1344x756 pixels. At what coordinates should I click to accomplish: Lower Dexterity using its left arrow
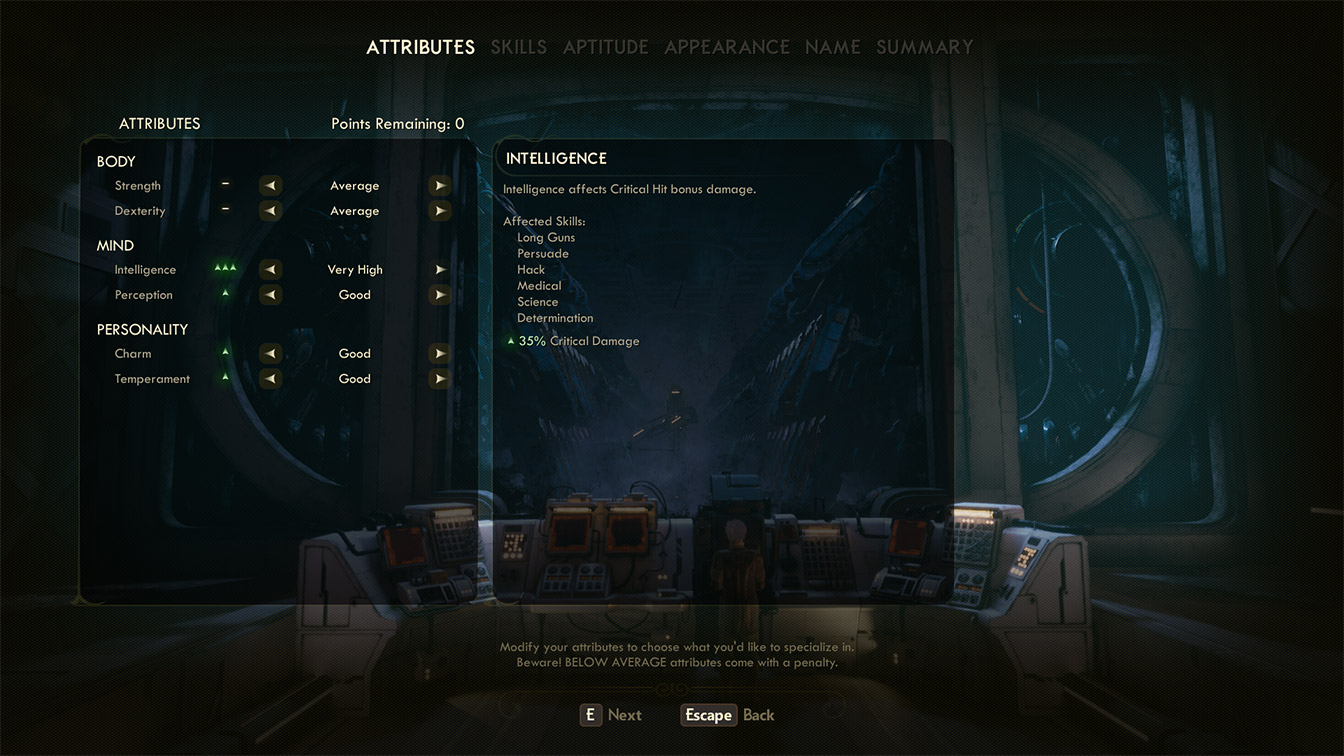[270, 211]
